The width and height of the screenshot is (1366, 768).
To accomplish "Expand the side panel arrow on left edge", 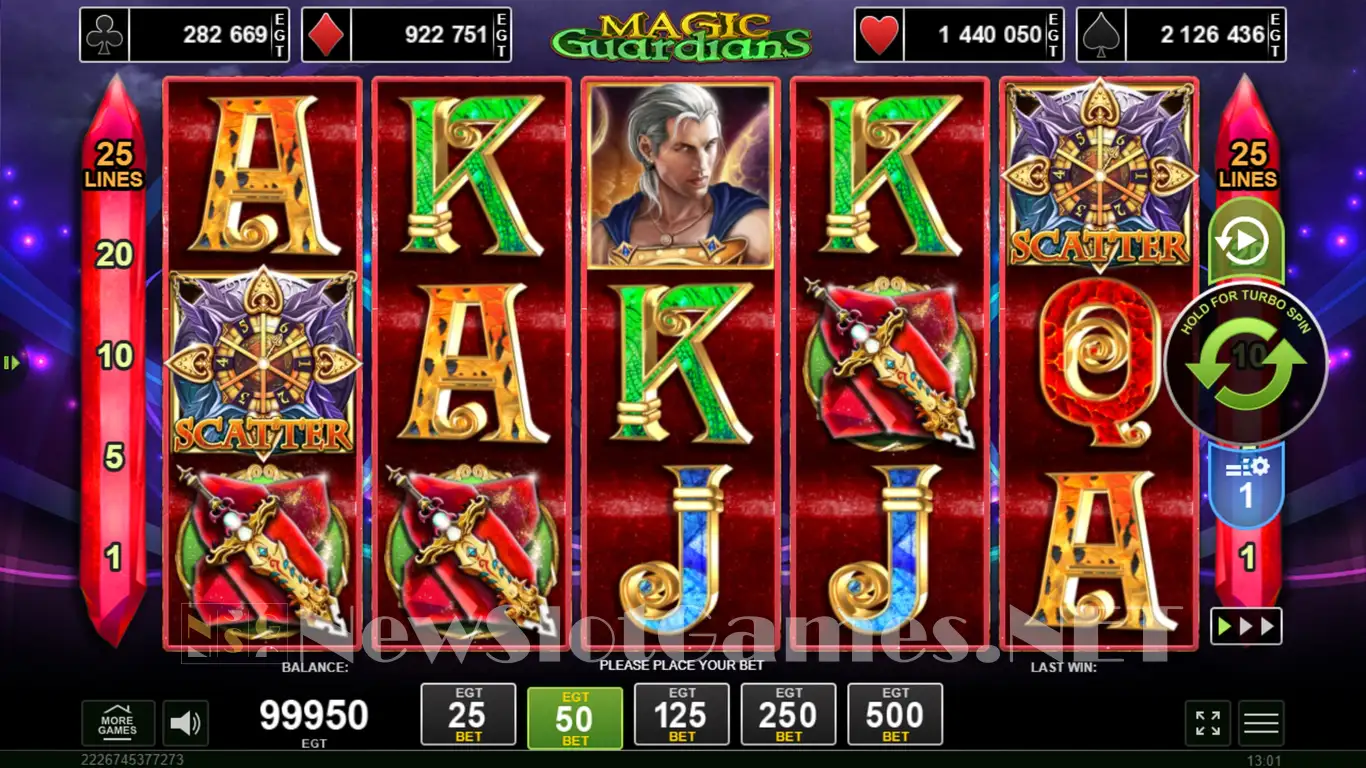I will point(11,363).
